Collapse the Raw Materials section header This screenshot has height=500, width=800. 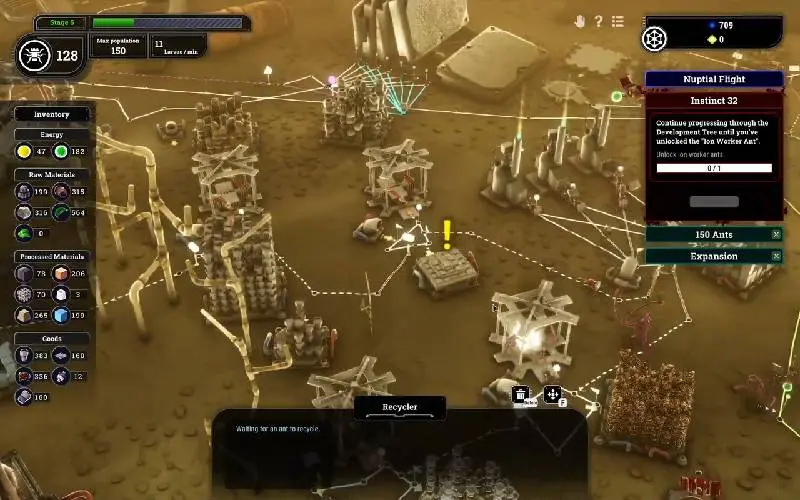[x=52, y=173]
